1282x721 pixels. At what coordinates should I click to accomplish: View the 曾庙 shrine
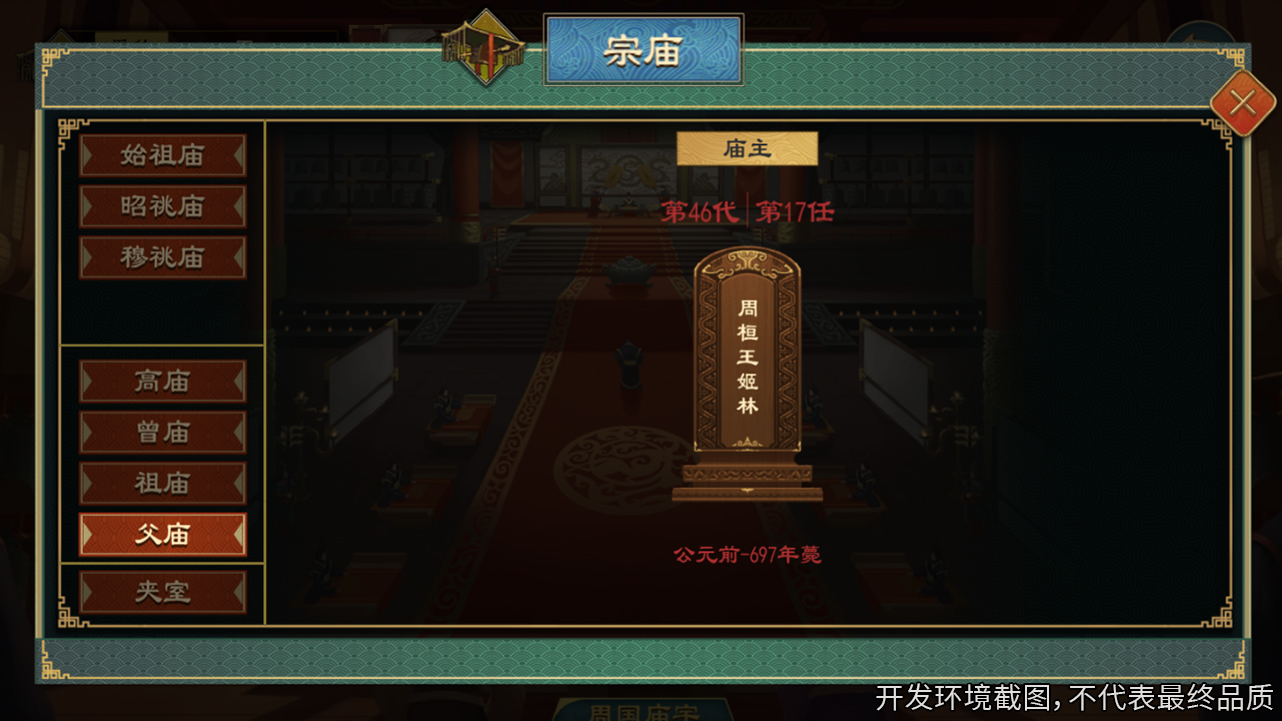coord(163,432)
